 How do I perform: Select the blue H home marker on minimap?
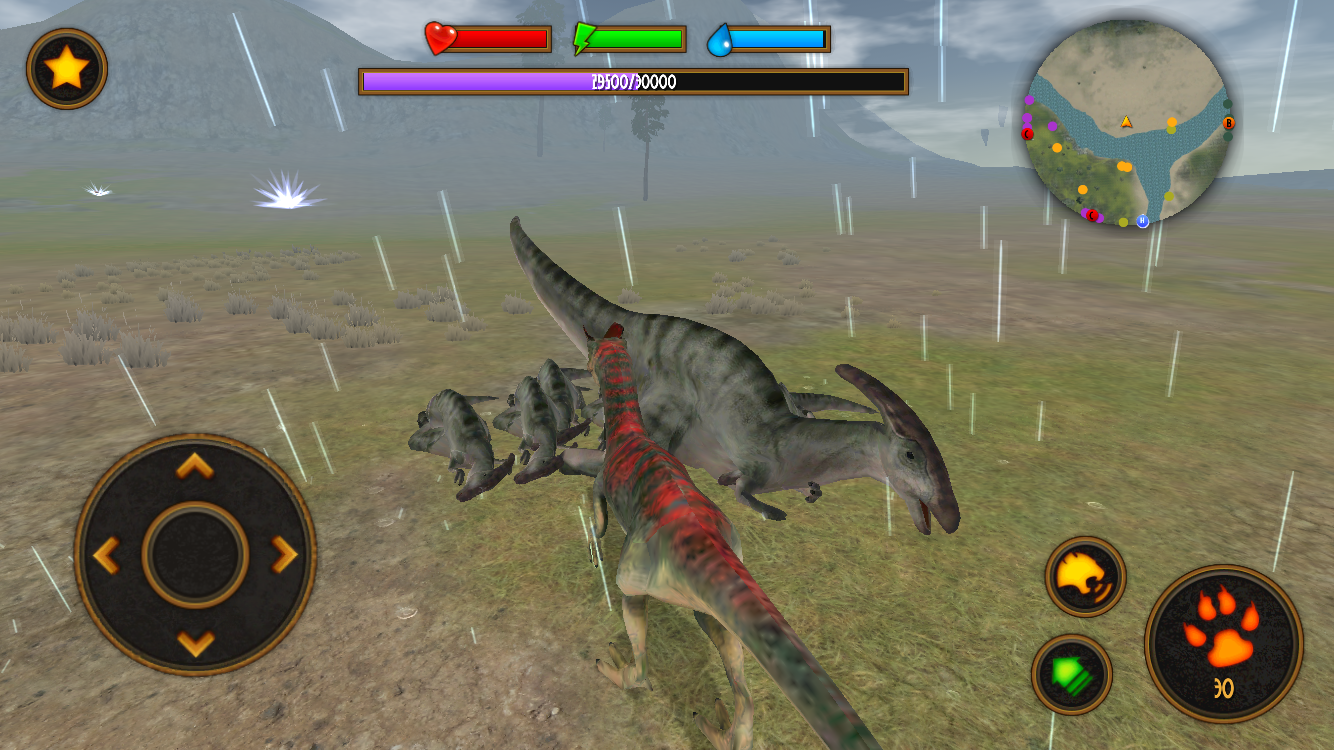(1142, 221)
